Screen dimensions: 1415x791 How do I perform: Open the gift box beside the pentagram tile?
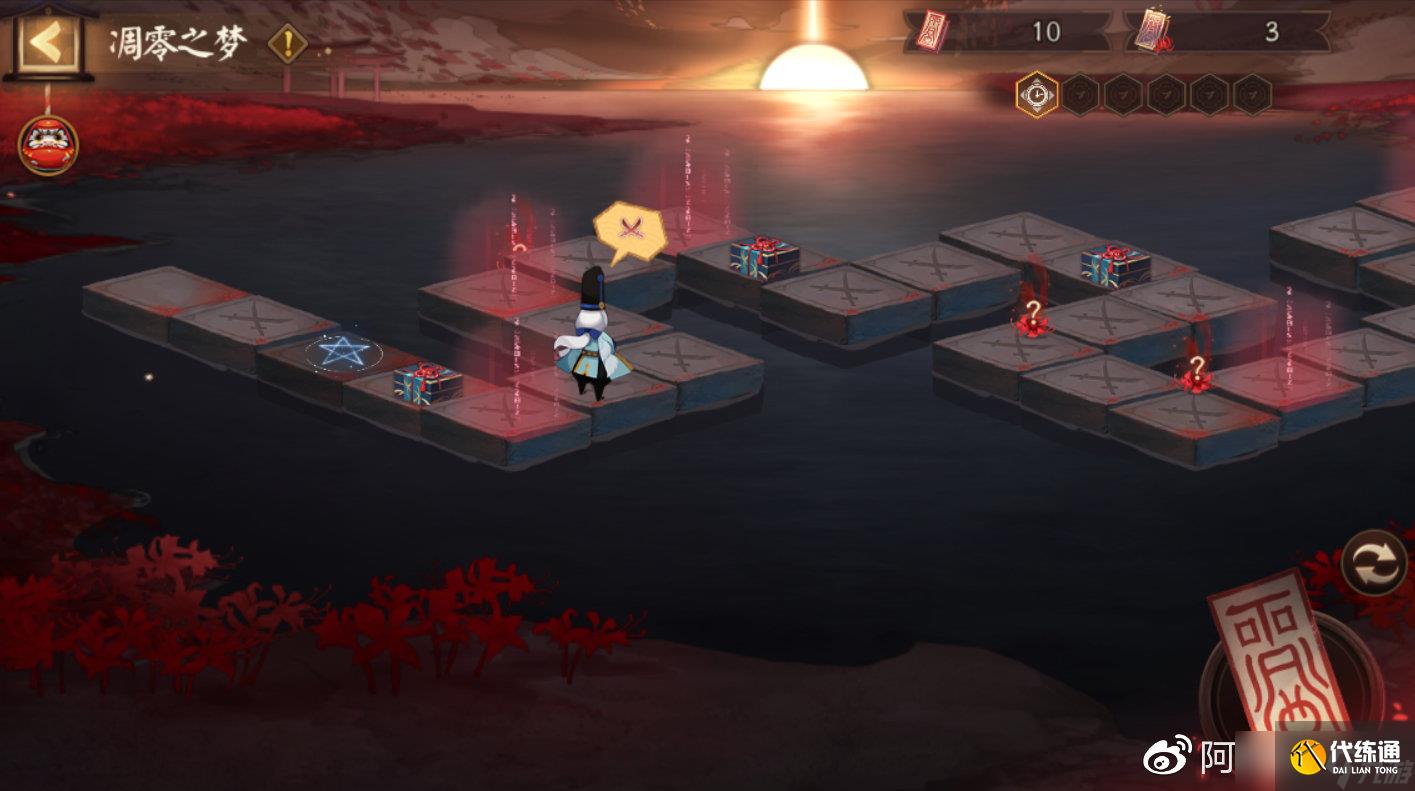point(428,383)
